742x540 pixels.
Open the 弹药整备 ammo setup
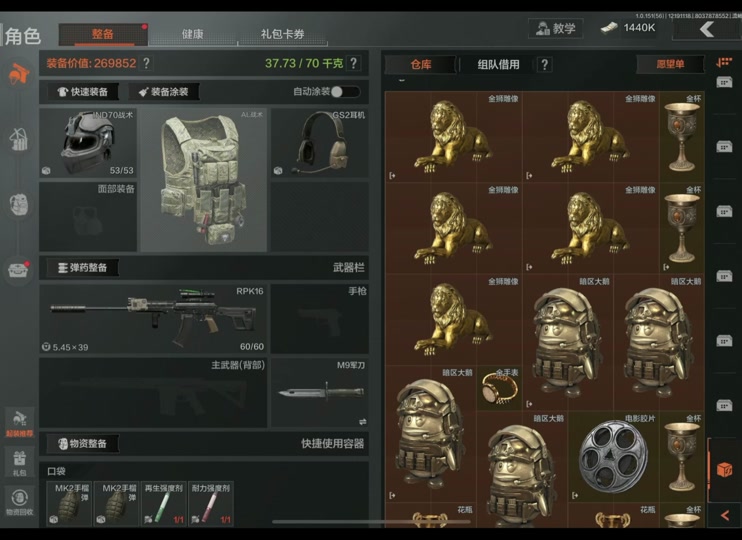click(x=83, y=268)
